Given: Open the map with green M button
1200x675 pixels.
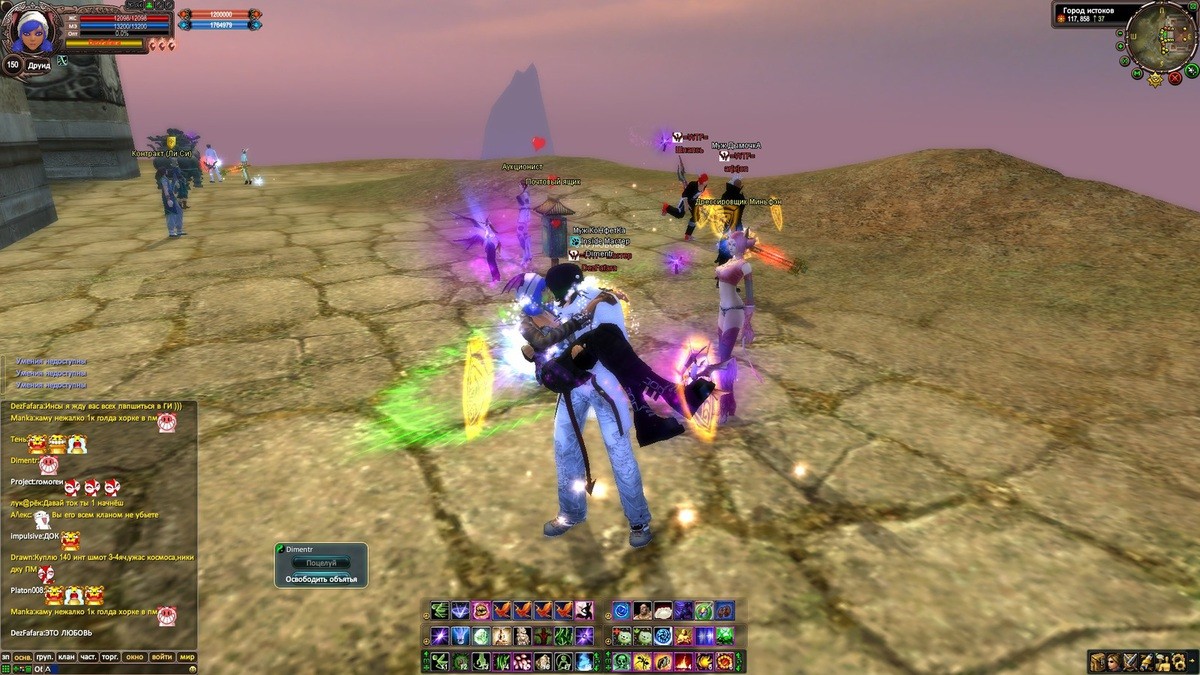Looking at the screenshot, I should pos(1138,73).
